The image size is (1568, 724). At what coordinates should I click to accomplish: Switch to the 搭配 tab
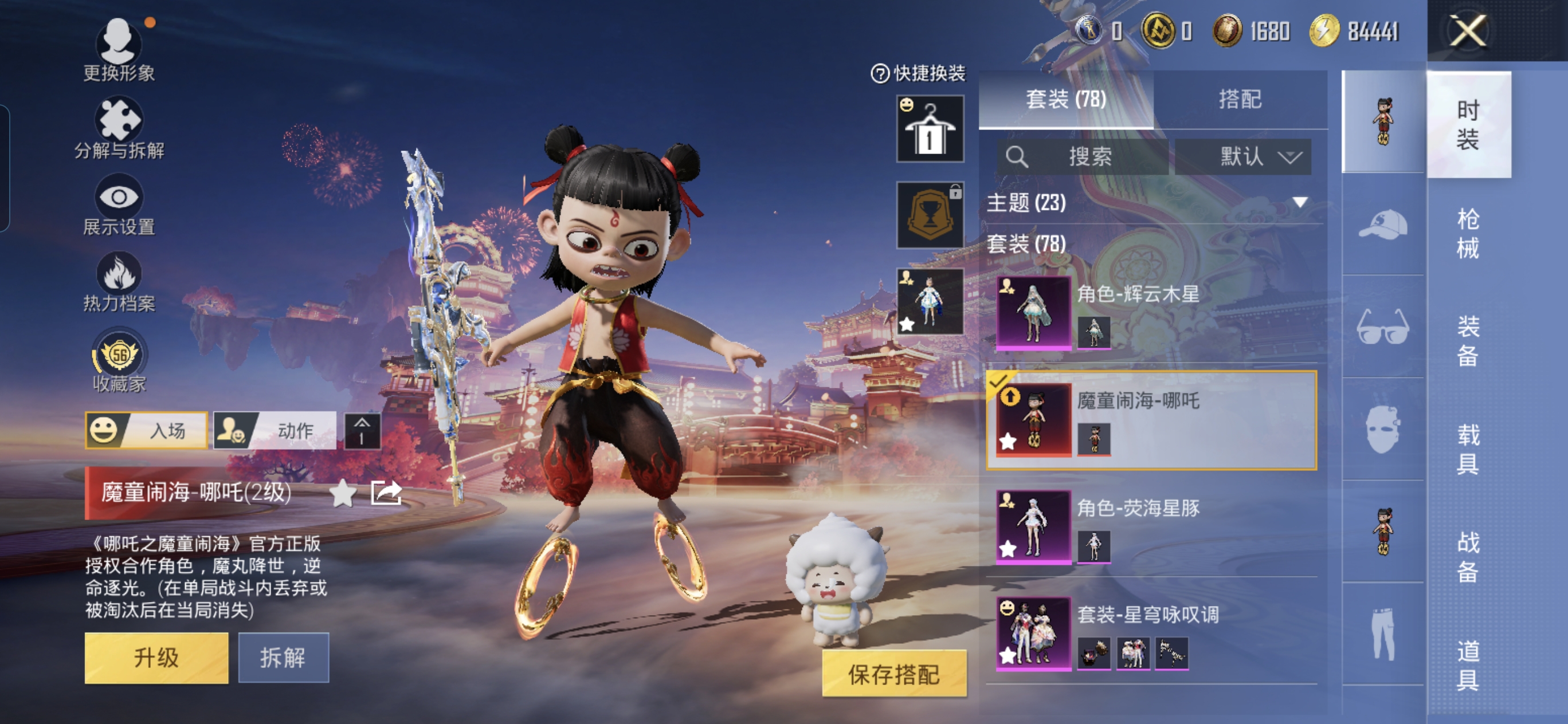point(1239,99)
